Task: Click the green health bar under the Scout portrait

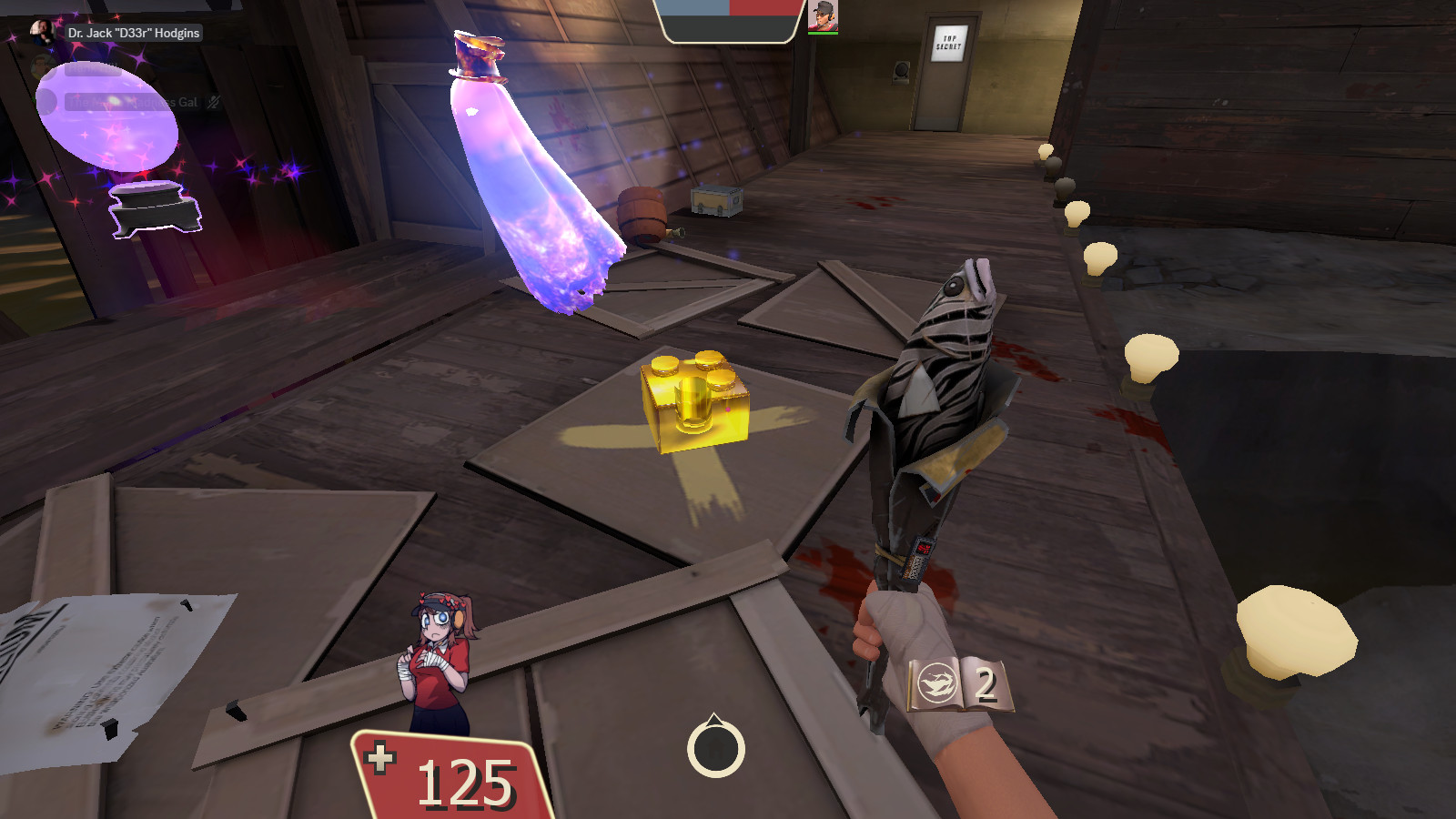Action: (824, 34)
